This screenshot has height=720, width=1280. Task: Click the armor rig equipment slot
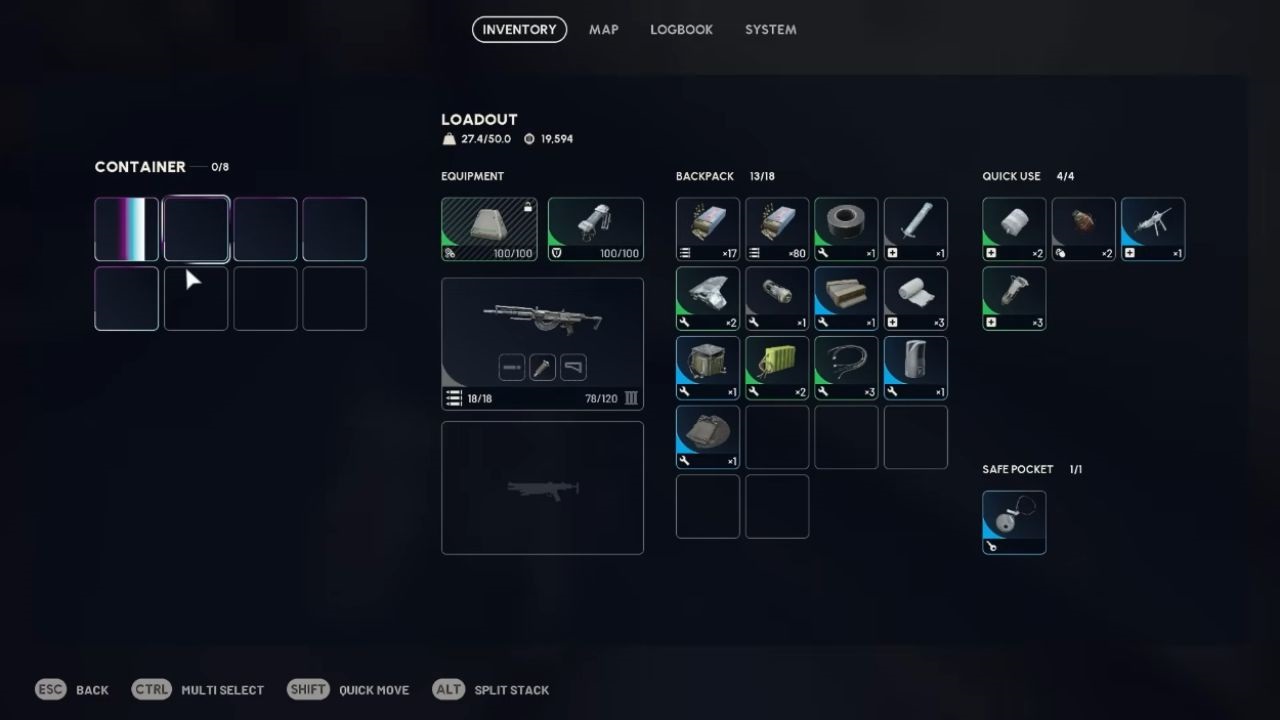[596, 228]
